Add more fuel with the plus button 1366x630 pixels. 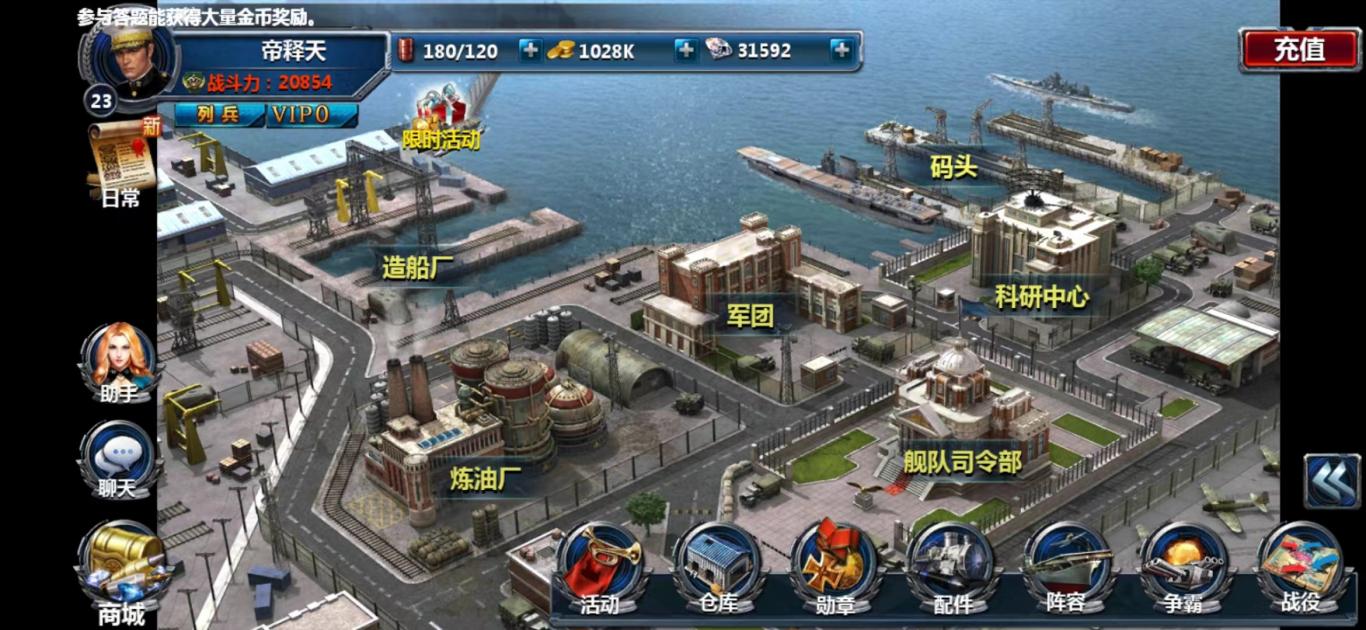(530, 50)
